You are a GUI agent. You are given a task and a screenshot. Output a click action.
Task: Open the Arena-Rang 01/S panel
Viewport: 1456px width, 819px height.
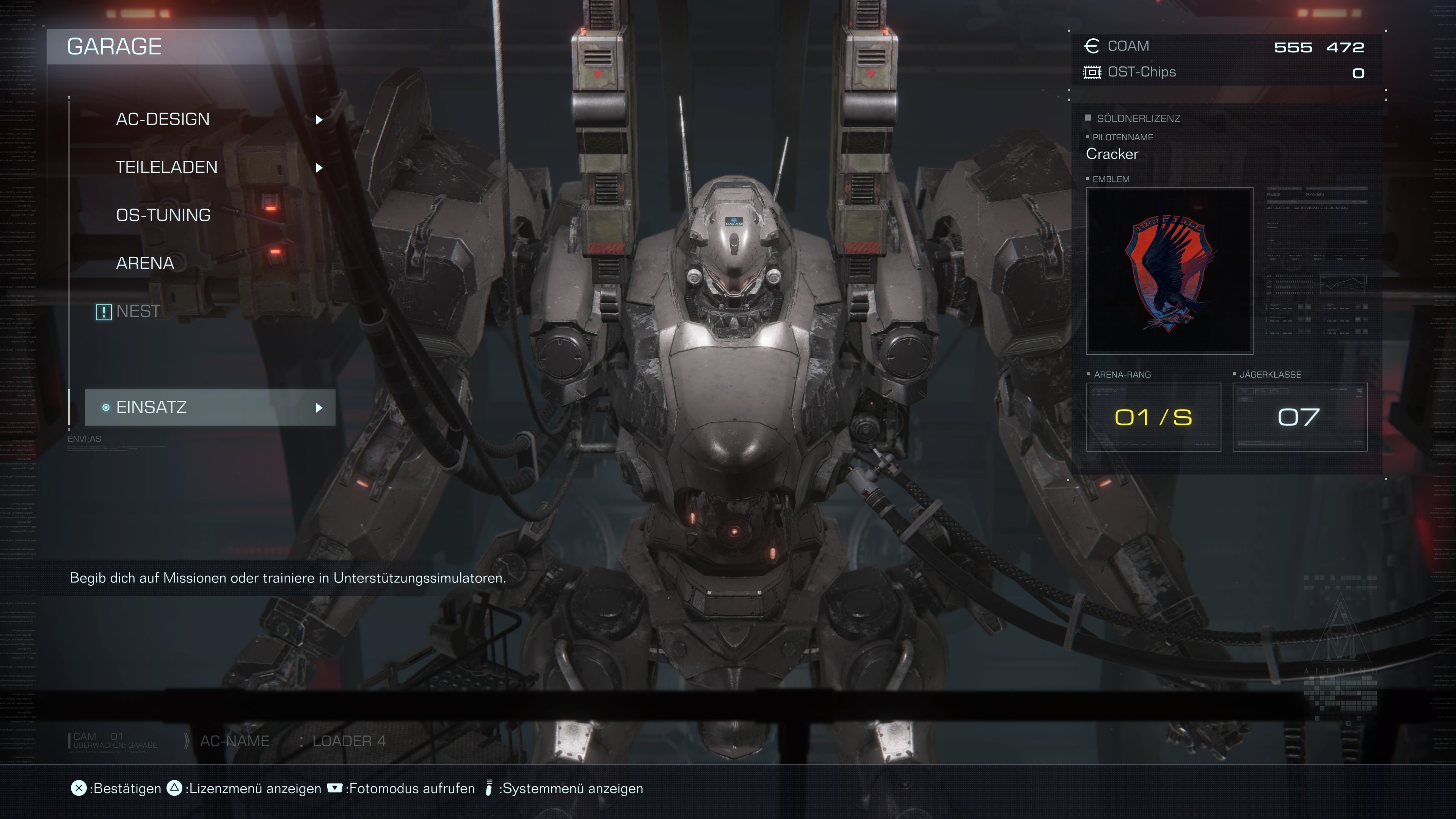point(1153,417)
